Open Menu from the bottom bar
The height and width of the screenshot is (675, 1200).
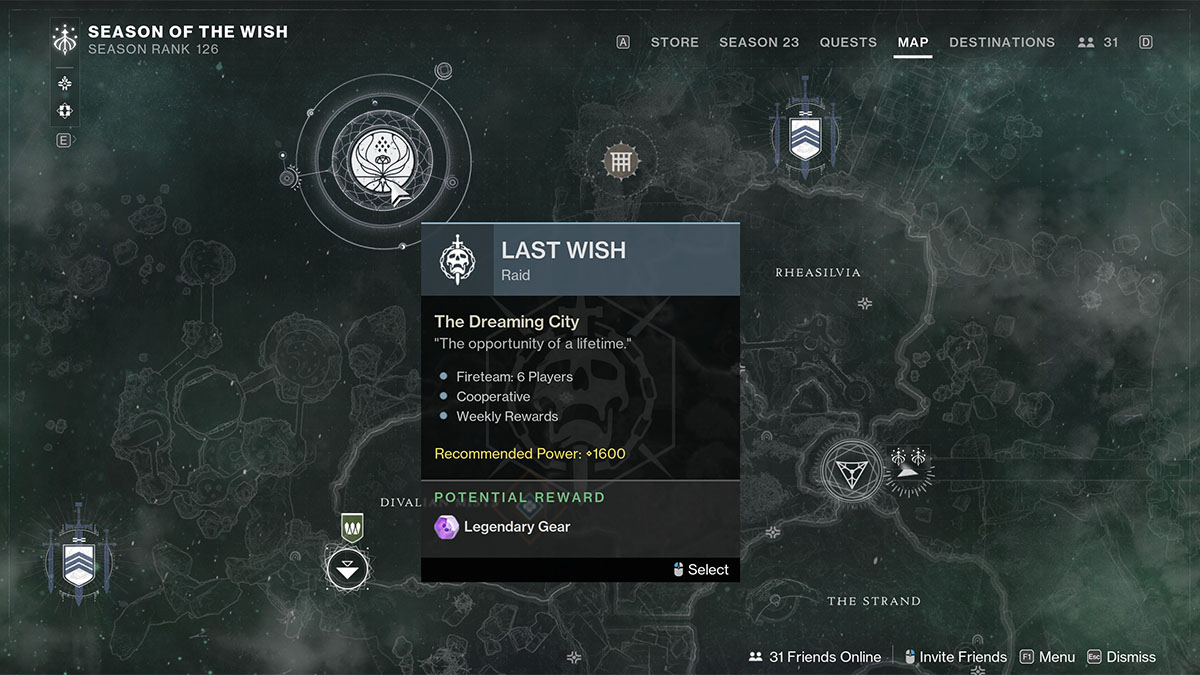[1047, 657]
